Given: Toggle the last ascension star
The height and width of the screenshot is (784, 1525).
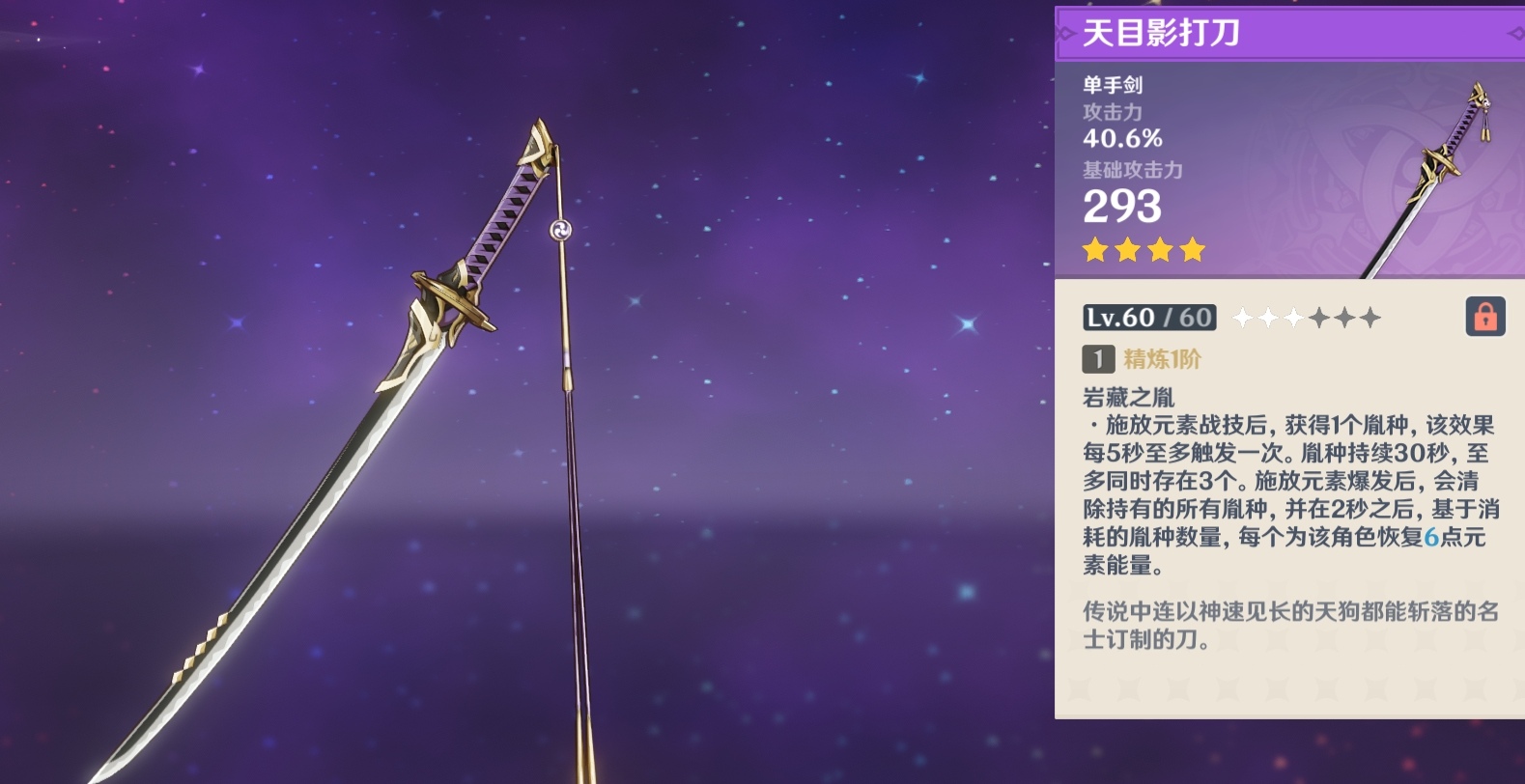Looking at the screenshot, I should pyautogui.click(x=1372, y=317).
